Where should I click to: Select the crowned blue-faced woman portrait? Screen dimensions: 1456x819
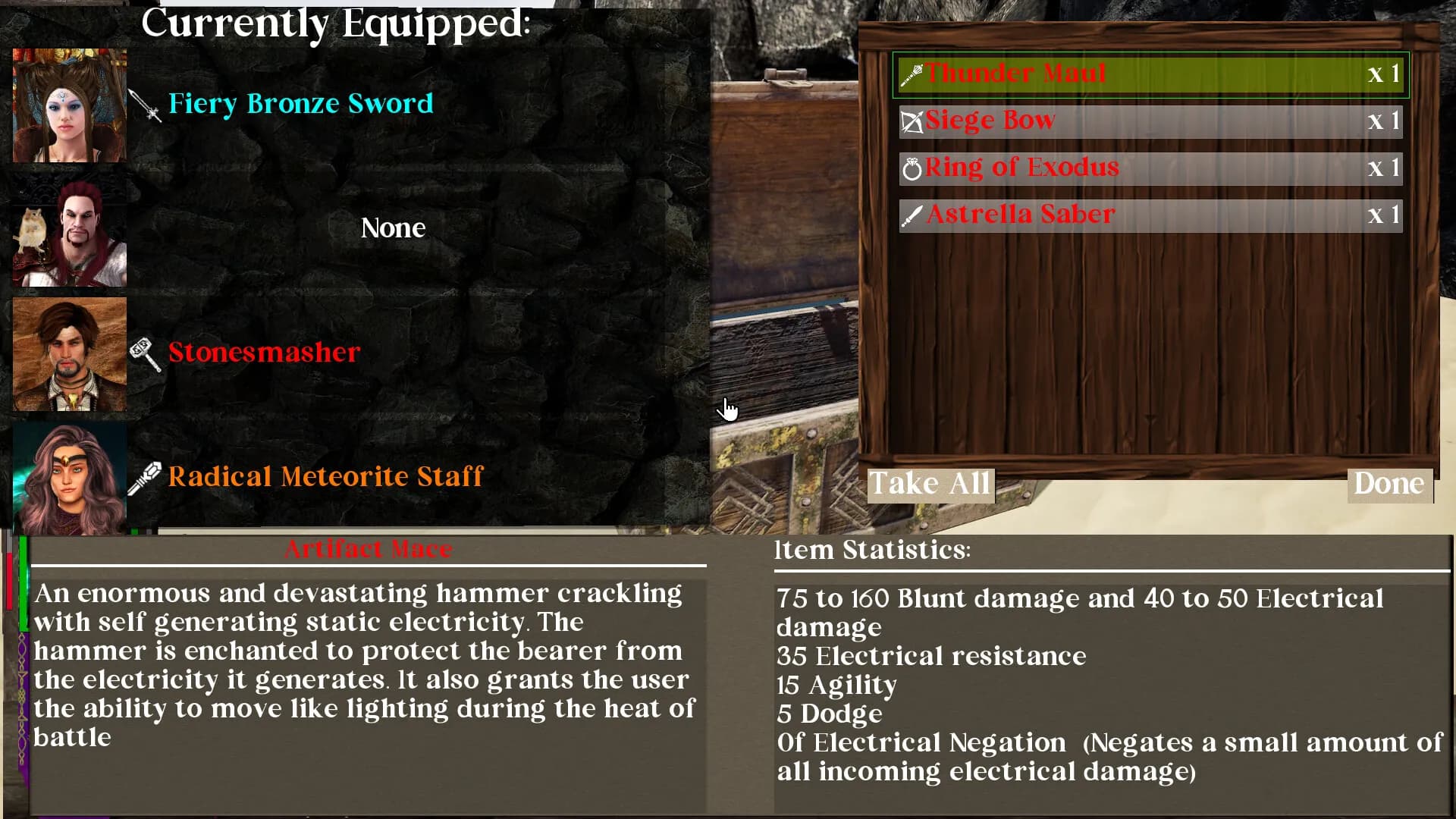pyautogui.click(x=70, y=105)
